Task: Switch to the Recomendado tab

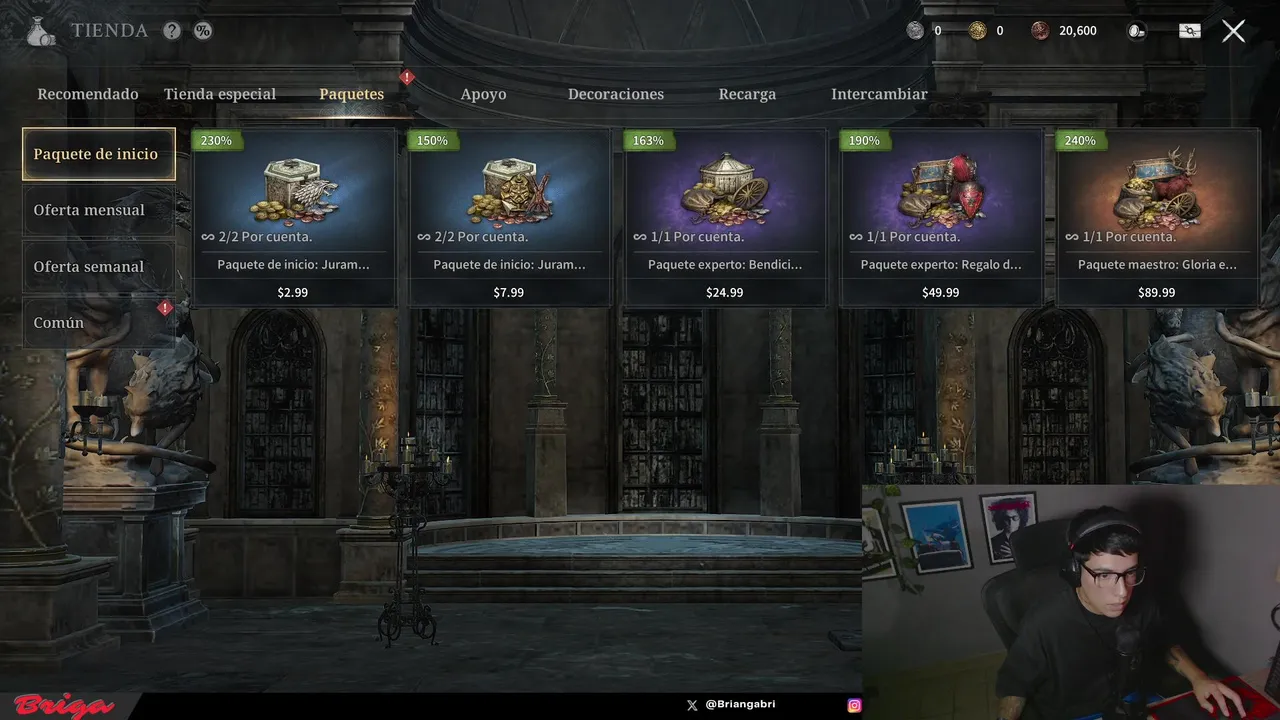Action: 88,94
